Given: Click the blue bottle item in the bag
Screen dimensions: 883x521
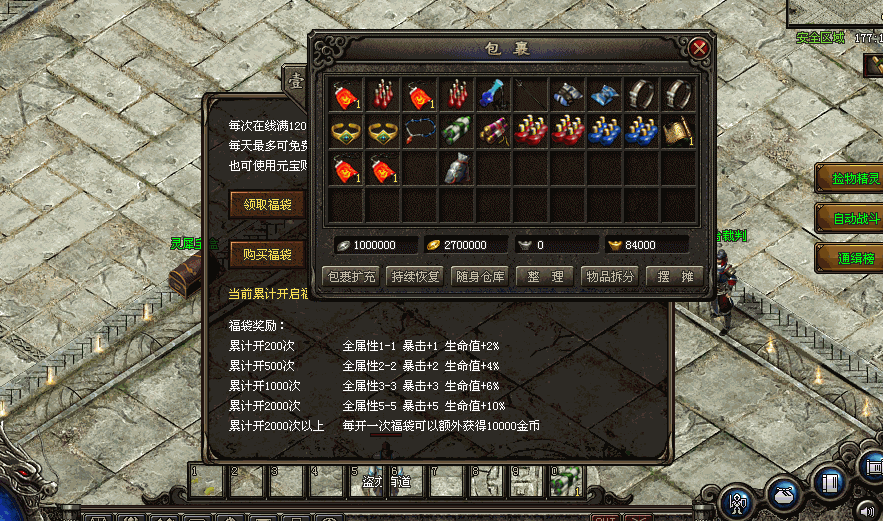Looking at the screenshot, I should (493, 95).
